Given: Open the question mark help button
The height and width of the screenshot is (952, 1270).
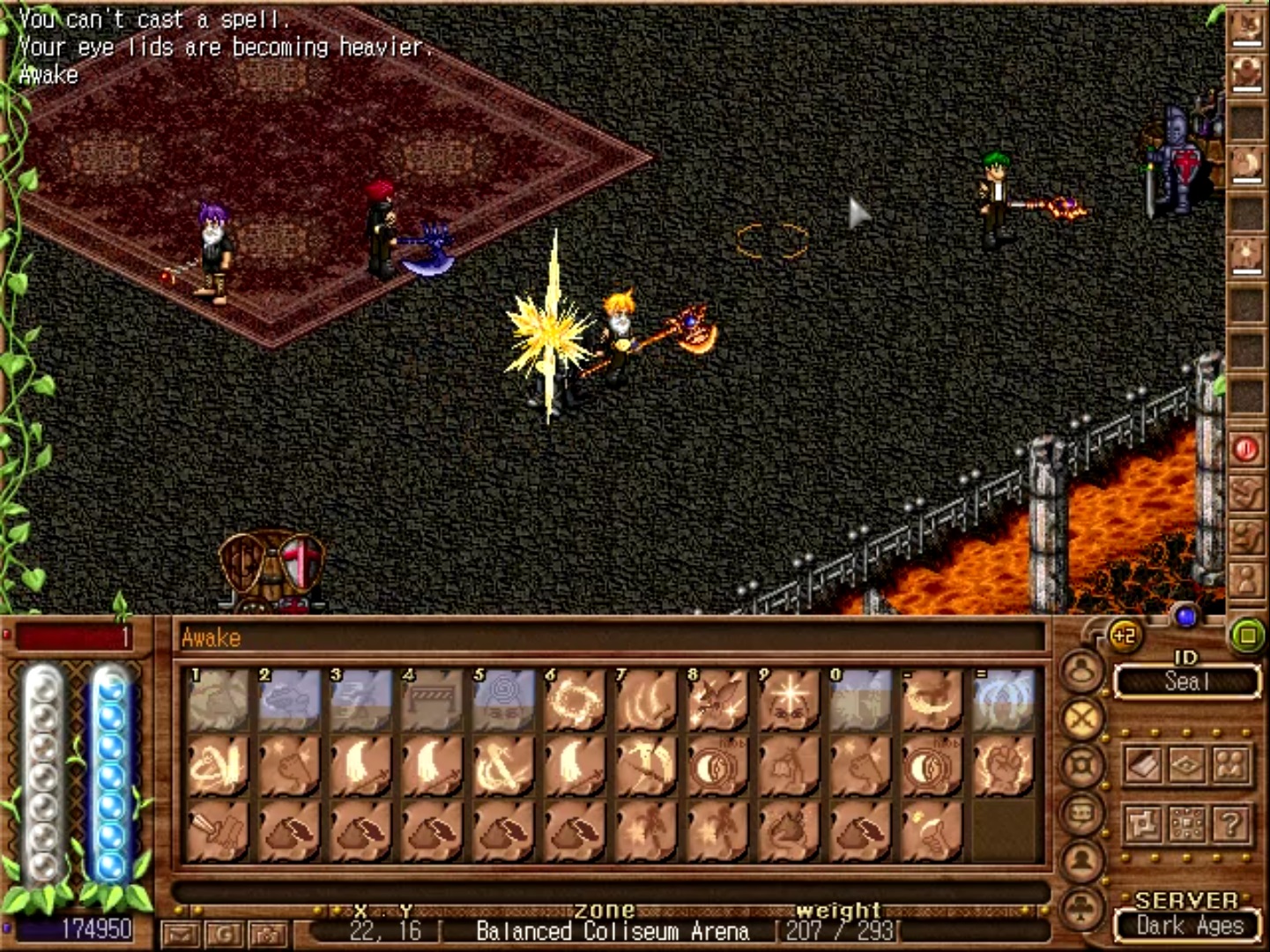Looking at the screenshot, I should pos(1230,824).
